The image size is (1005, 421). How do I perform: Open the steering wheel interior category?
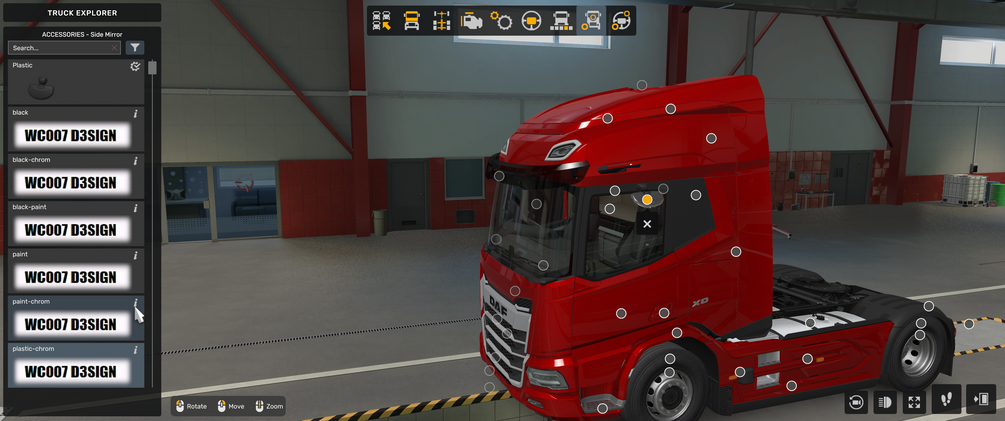coord(531,21)
